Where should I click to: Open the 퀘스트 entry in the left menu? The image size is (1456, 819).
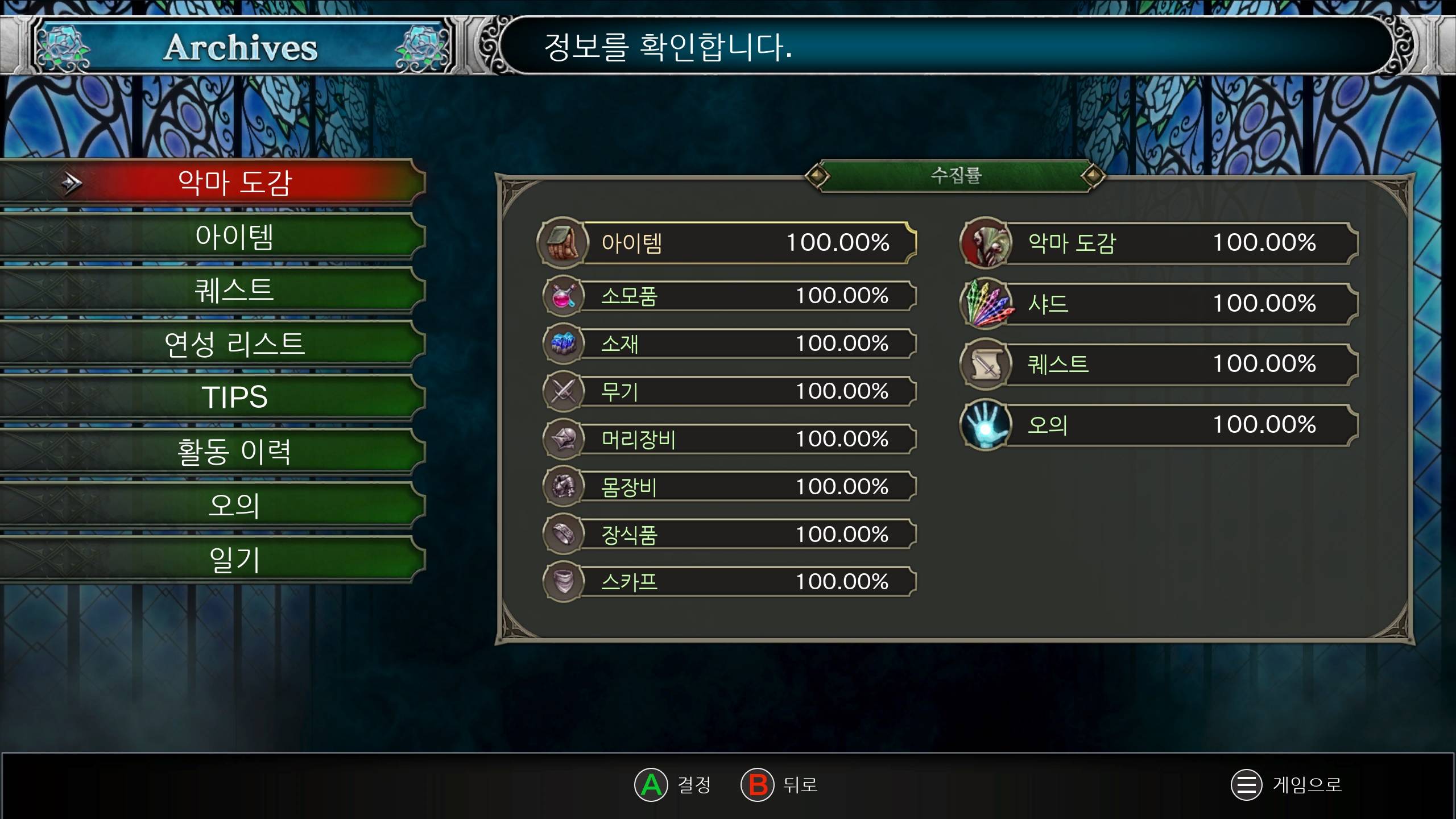(234, 290)
